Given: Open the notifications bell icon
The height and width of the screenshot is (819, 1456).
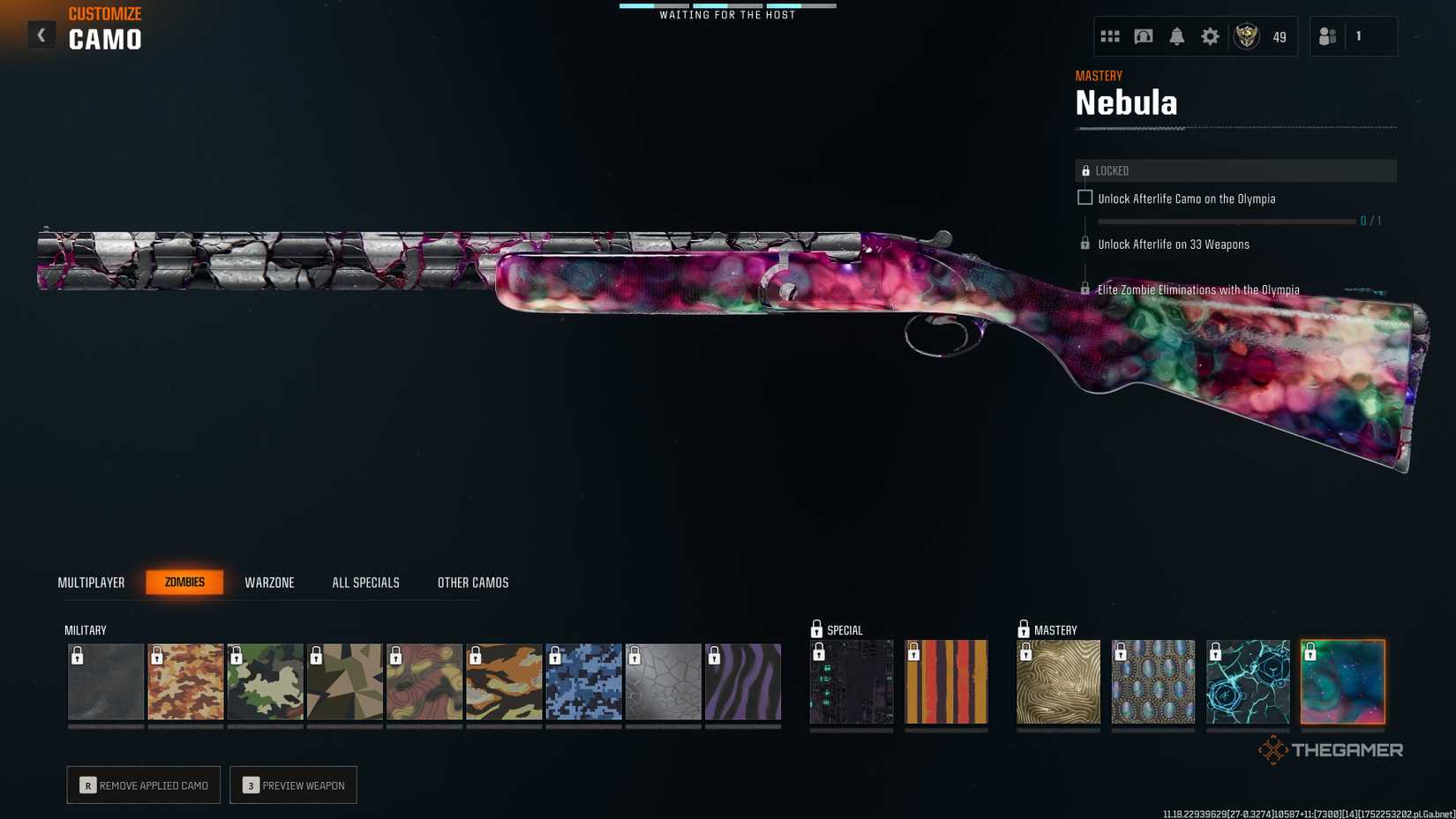Looking at the screenshot, I should 1176,36.
